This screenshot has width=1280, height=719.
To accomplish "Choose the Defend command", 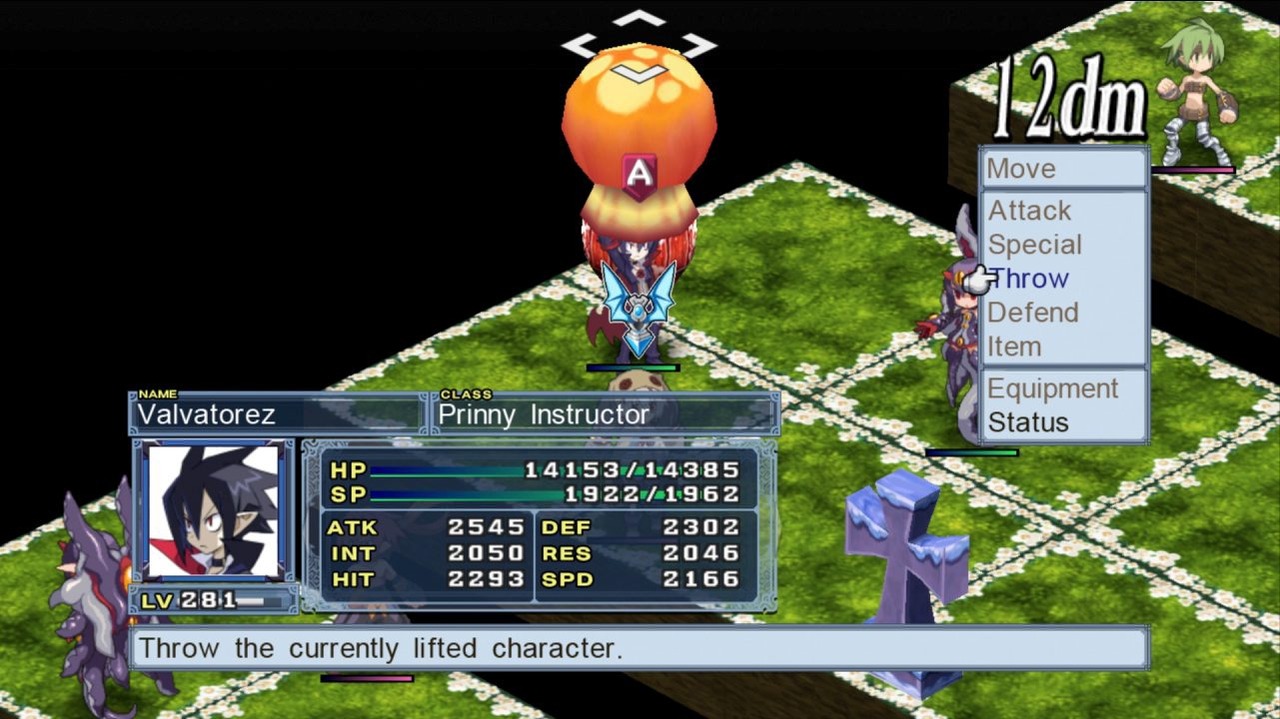I will pos(1033,313).
